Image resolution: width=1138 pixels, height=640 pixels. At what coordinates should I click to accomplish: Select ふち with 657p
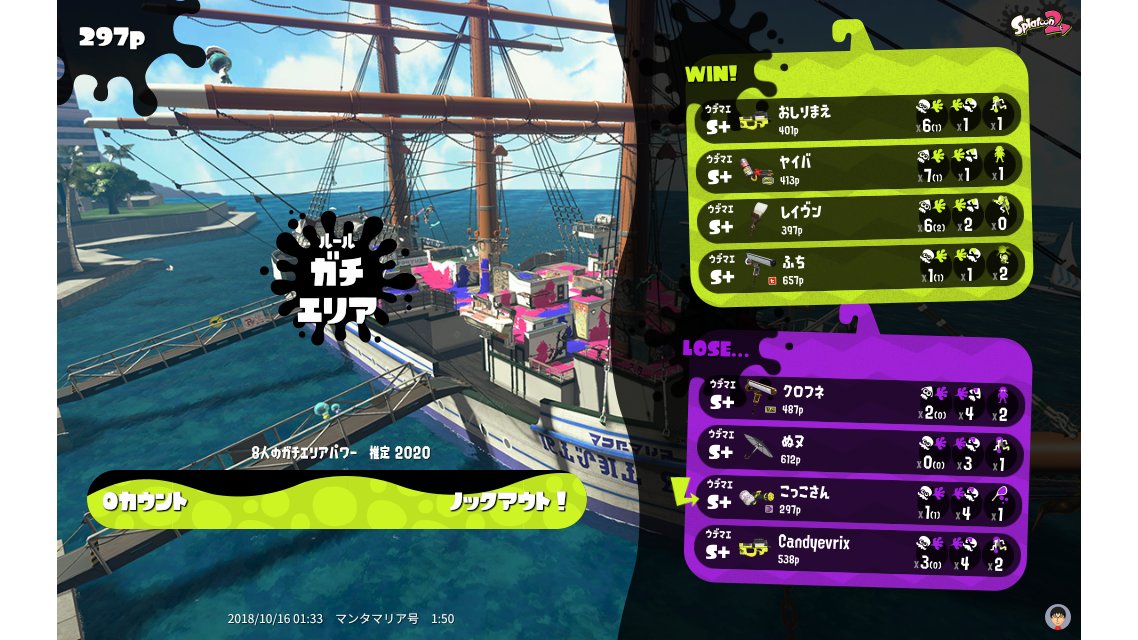point(858,267)
